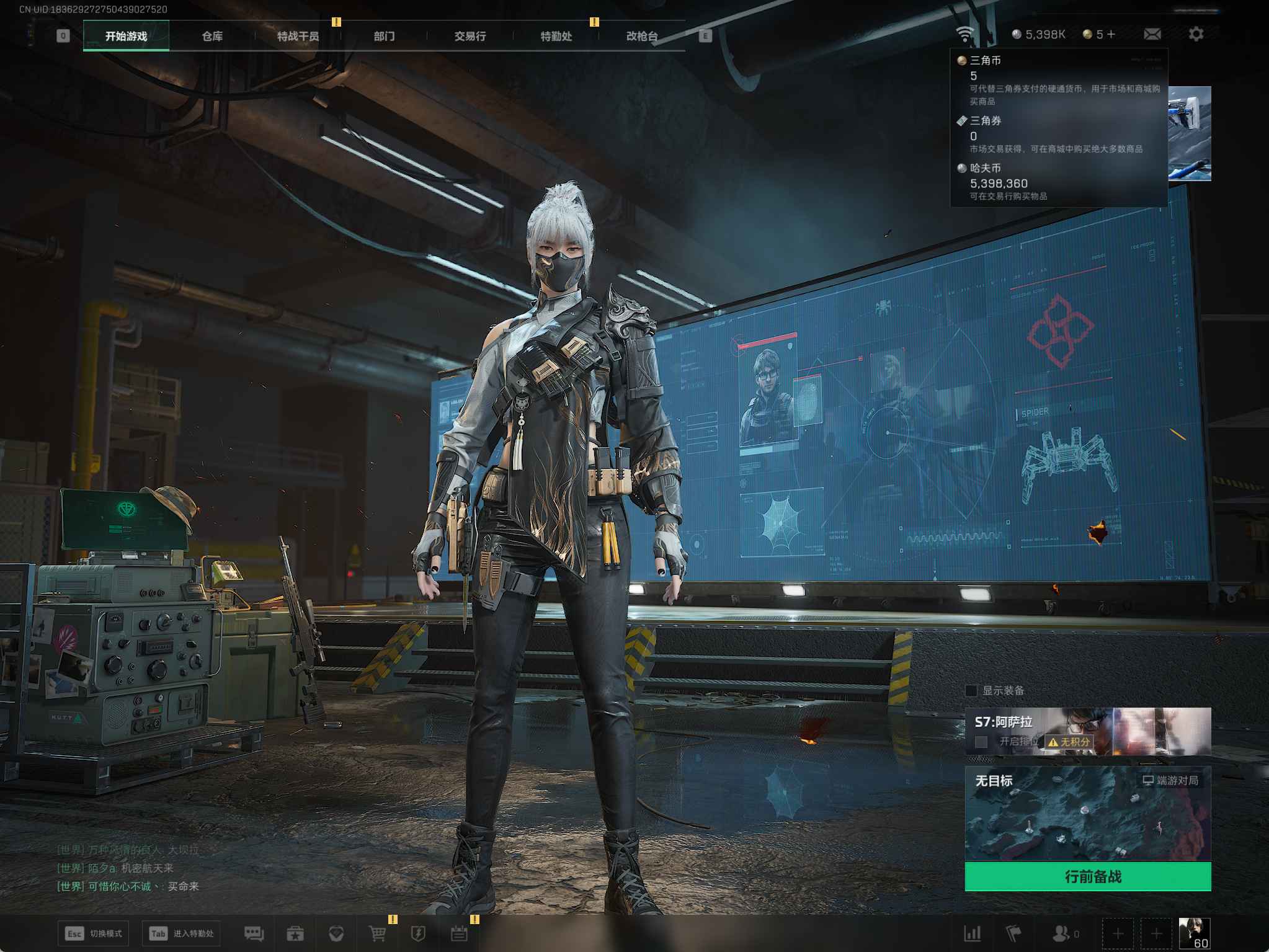Open the chat bubbles icon
Viewport: 1269px width, 952px height.
254,933
